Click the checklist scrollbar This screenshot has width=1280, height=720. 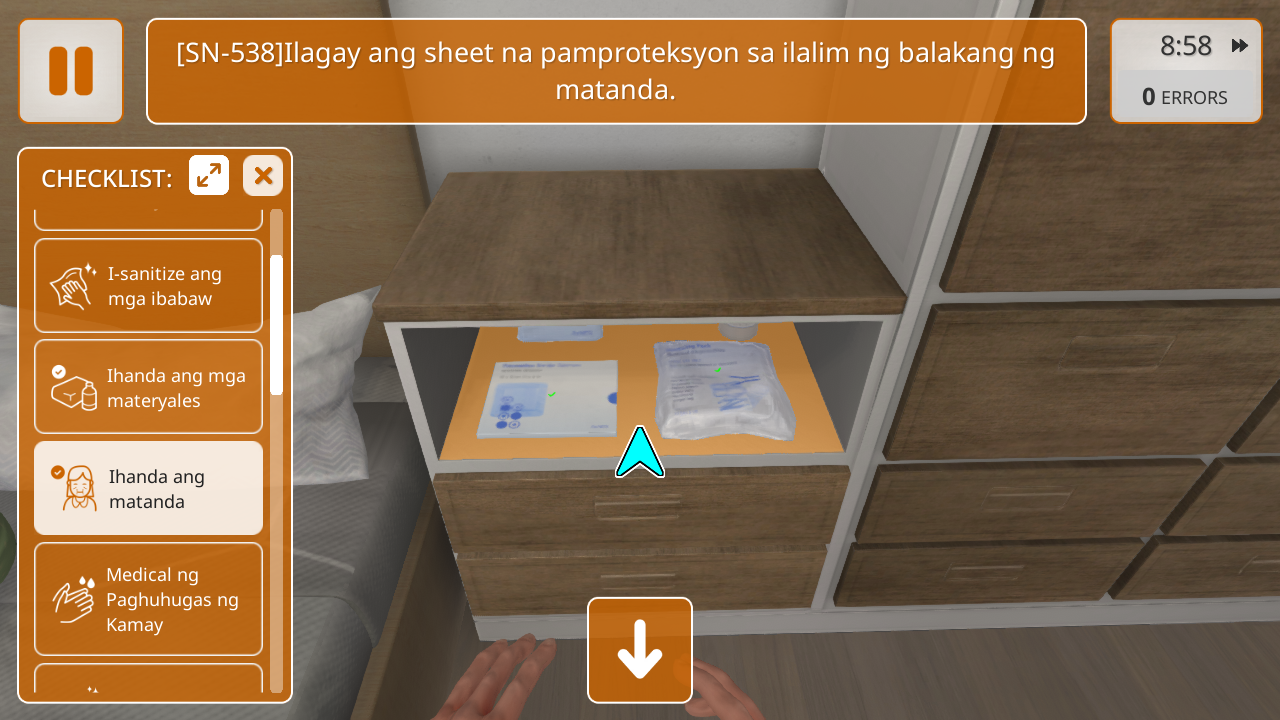tap(277, 325)
